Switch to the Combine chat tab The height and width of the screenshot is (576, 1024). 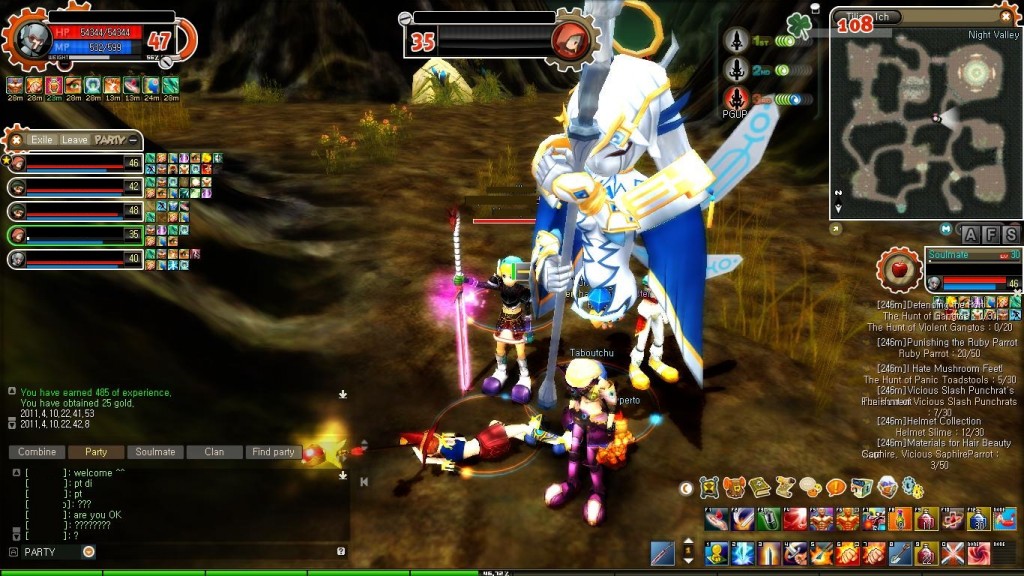click(x=37, y=452)
